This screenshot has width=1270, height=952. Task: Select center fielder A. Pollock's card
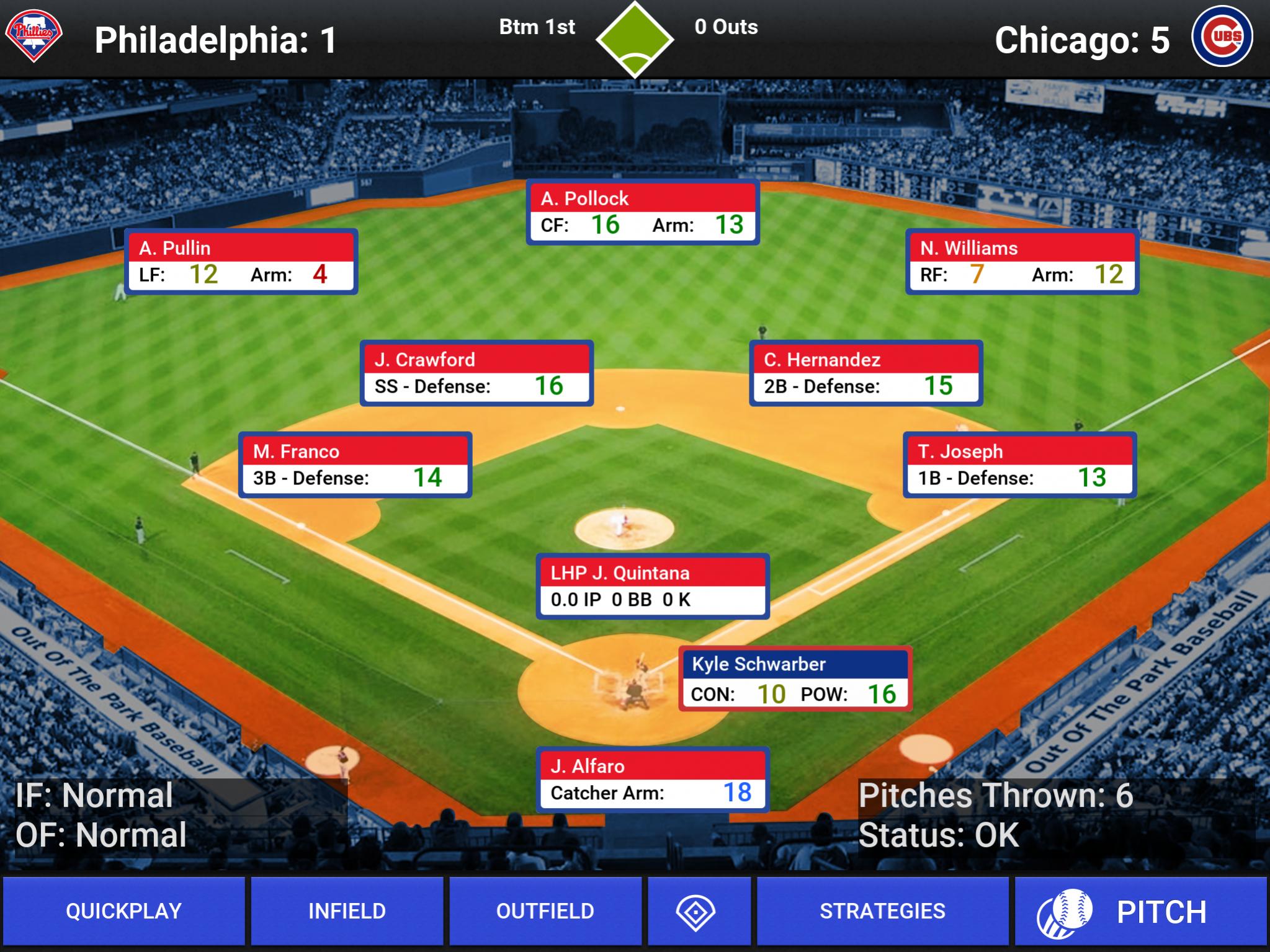coord(642,212)
